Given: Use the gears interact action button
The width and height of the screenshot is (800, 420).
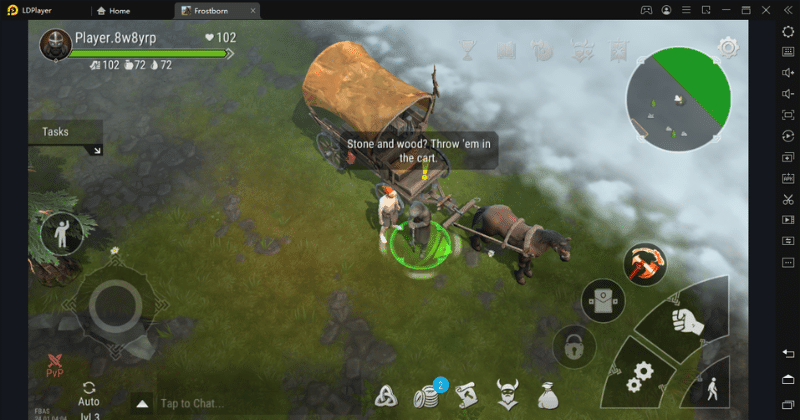Looking at the screenshot, I should click(x=636, y=381).
